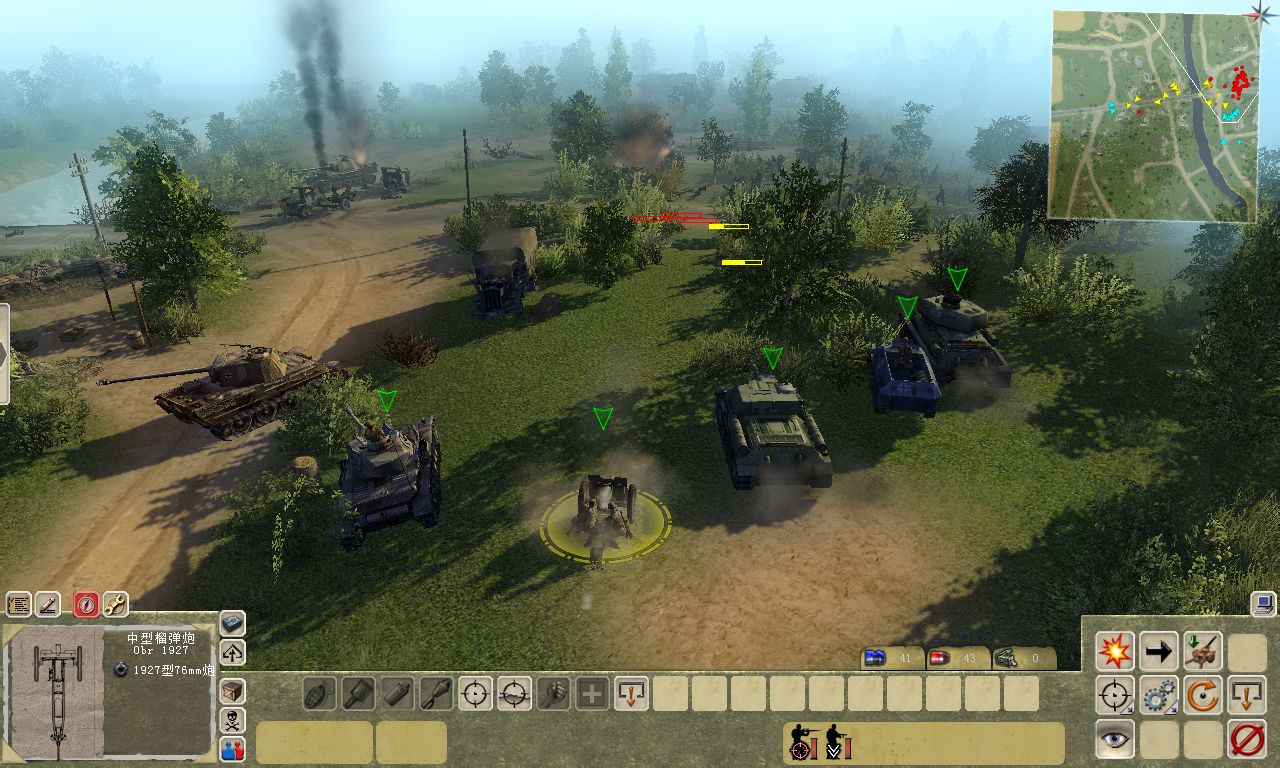This screenshot has height=768, width=1280.
Task: Select the frag grenade slot
Action: (319, 693)
